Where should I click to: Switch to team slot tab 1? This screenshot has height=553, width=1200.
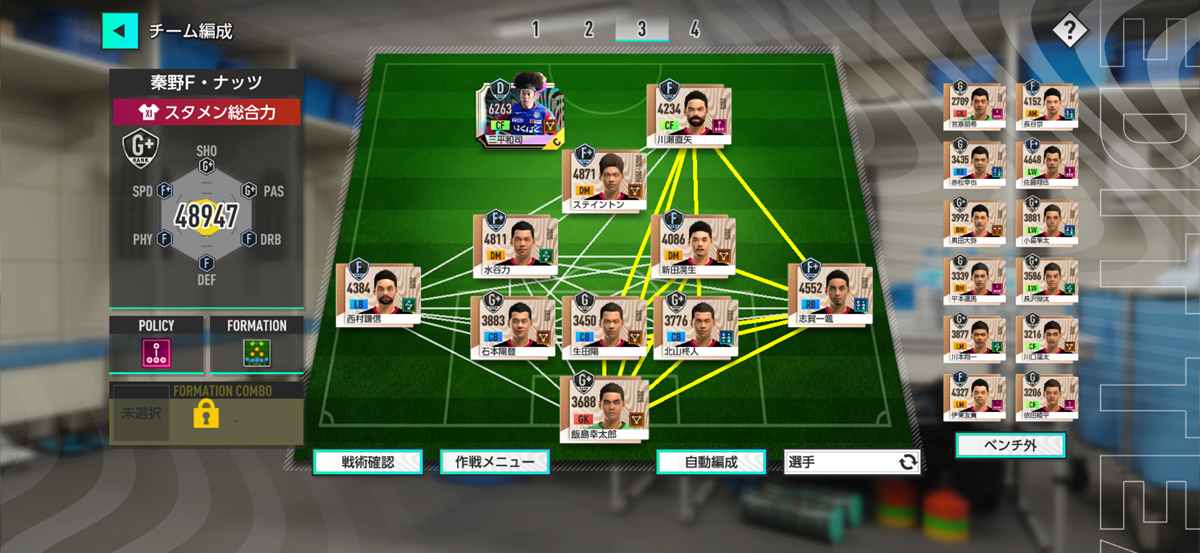(x=536, y=29)
